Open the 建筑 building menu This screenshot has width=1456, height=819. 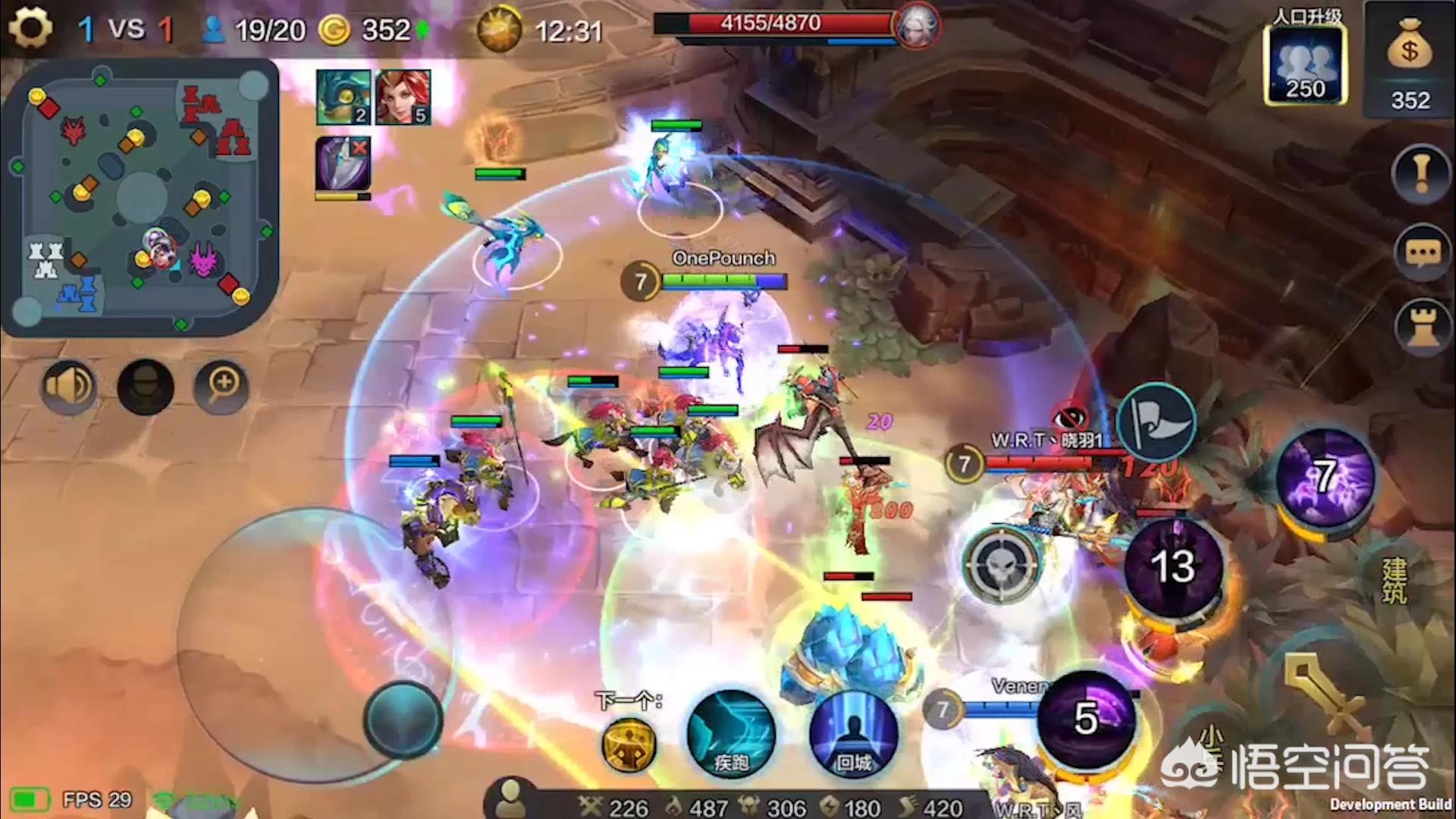click(1394, 581)
